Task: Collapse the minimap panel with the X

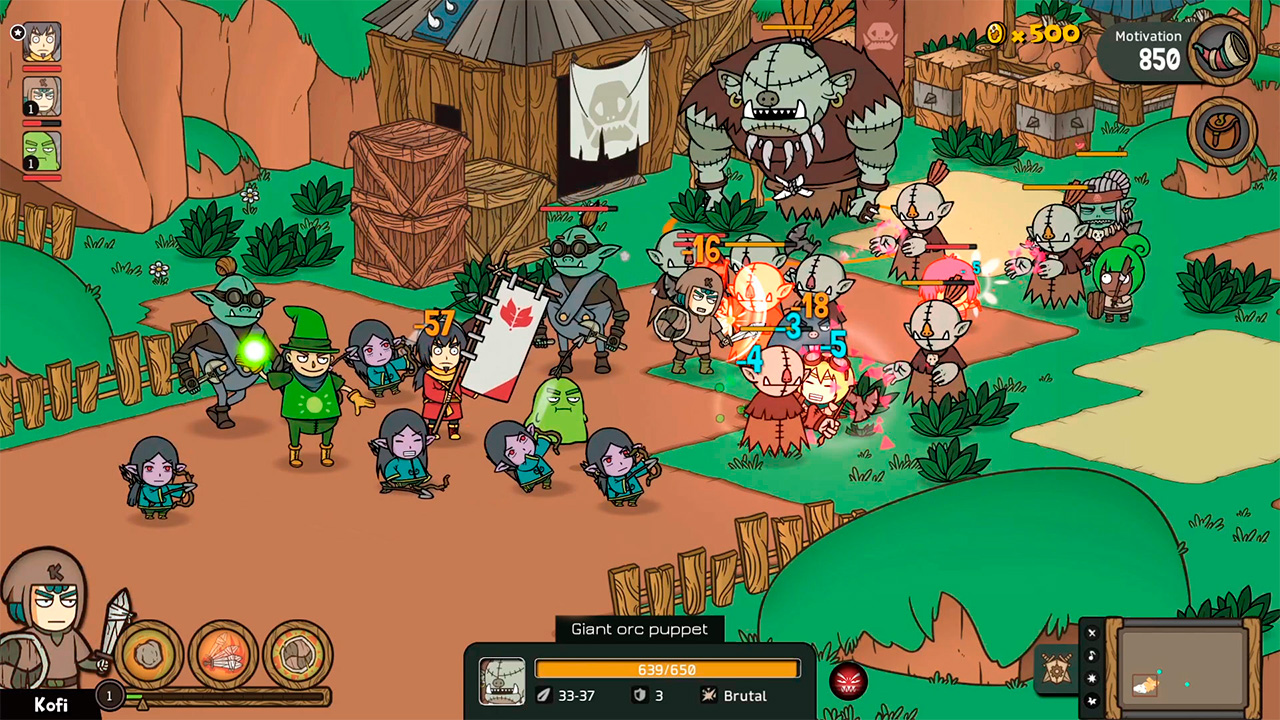Action: tap(1090, 632)
